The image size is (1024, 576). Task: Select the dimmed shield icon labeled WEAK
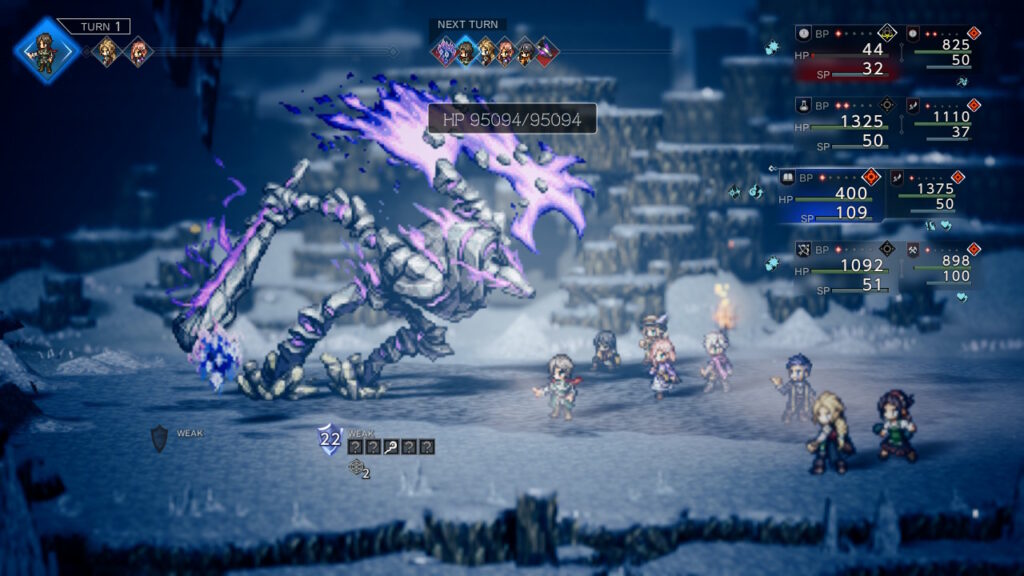point(159,438)
